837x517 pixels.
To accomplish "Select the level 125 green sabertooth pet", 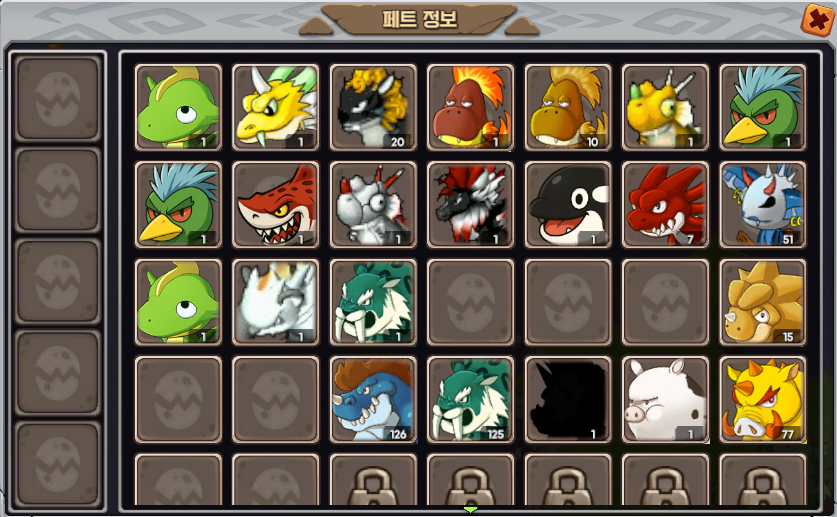I will click(x=470, y=399).
